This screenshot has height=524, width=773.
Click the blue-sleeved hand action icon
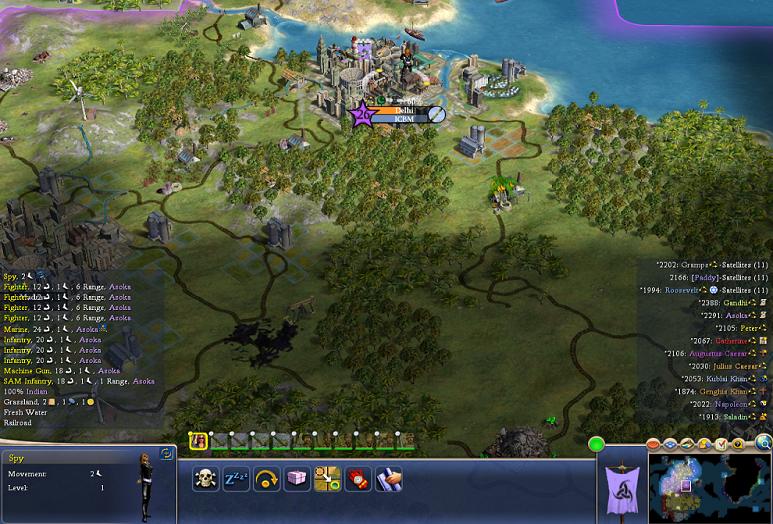[x=388, y=478]
